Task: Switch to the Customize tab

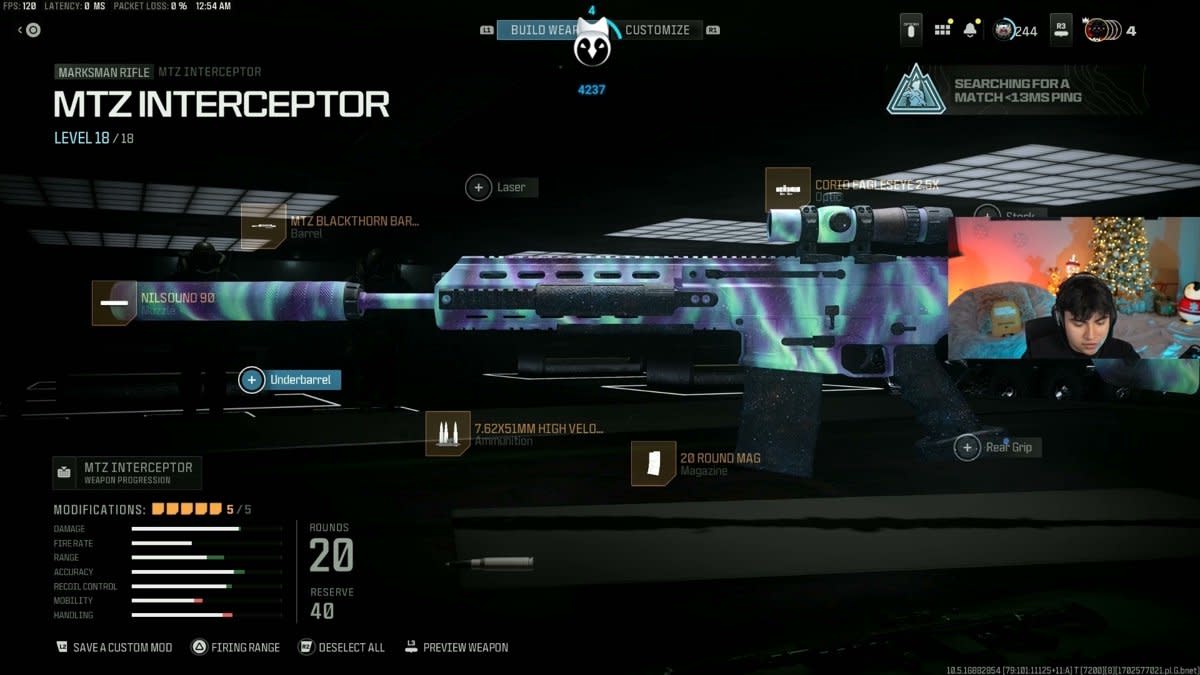Action: pos(658,30)
